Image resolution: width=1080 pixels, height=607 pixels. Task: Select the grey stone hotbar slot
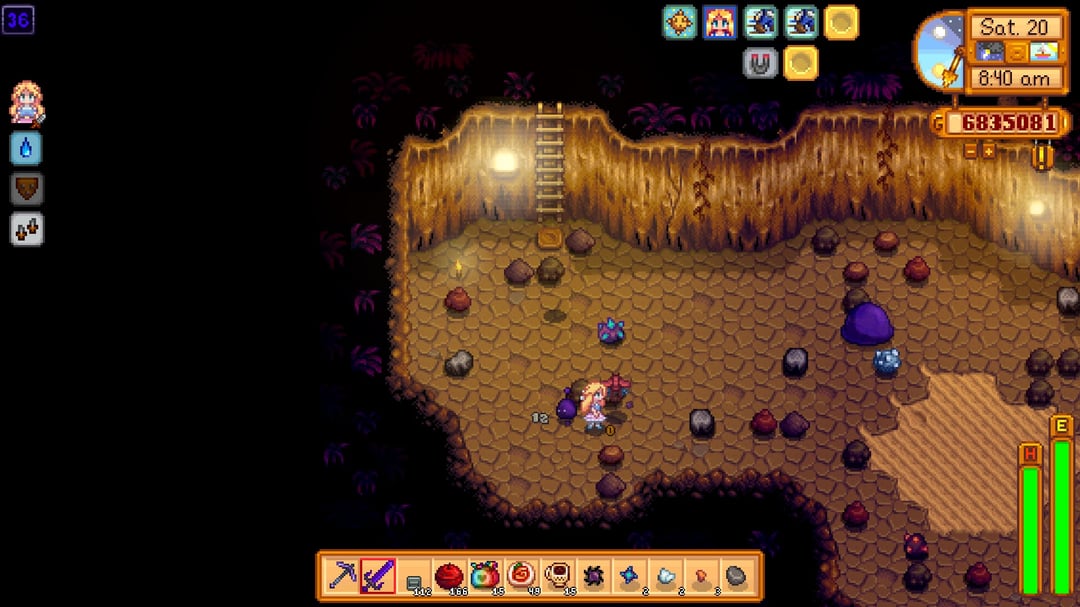click(x=735, y=576)
